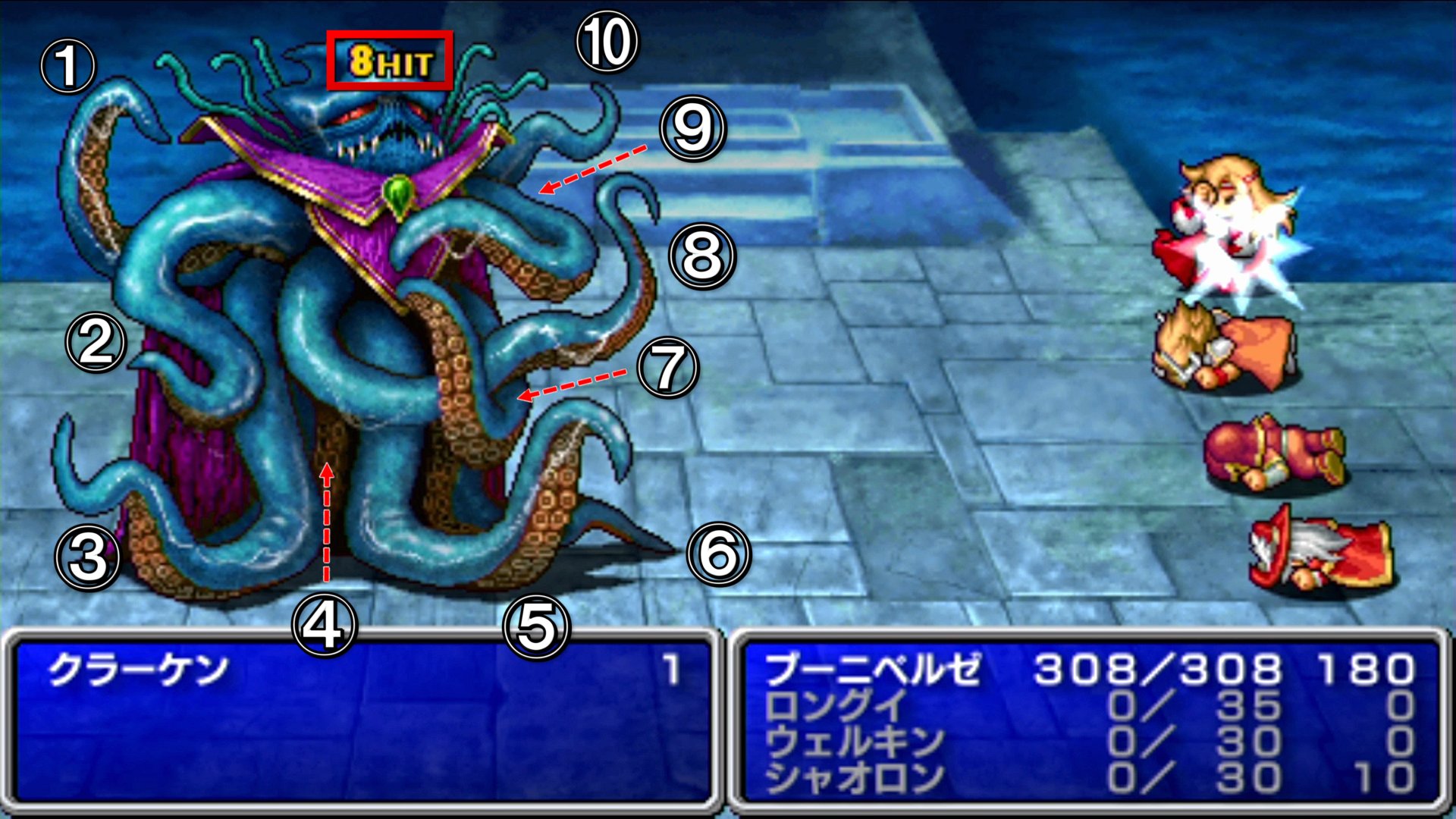Screen dimensions: 1456x819
Task: Select the クラーケン enemy entry
Action: (x=138, y=670)
